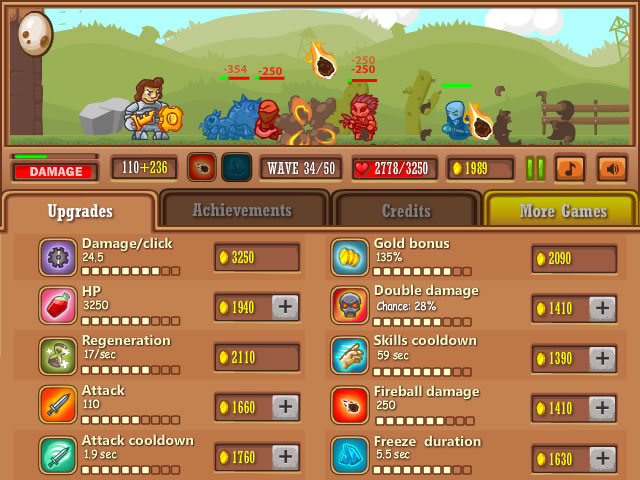
Task: Open the Credits tab
Action: point(406,211)
